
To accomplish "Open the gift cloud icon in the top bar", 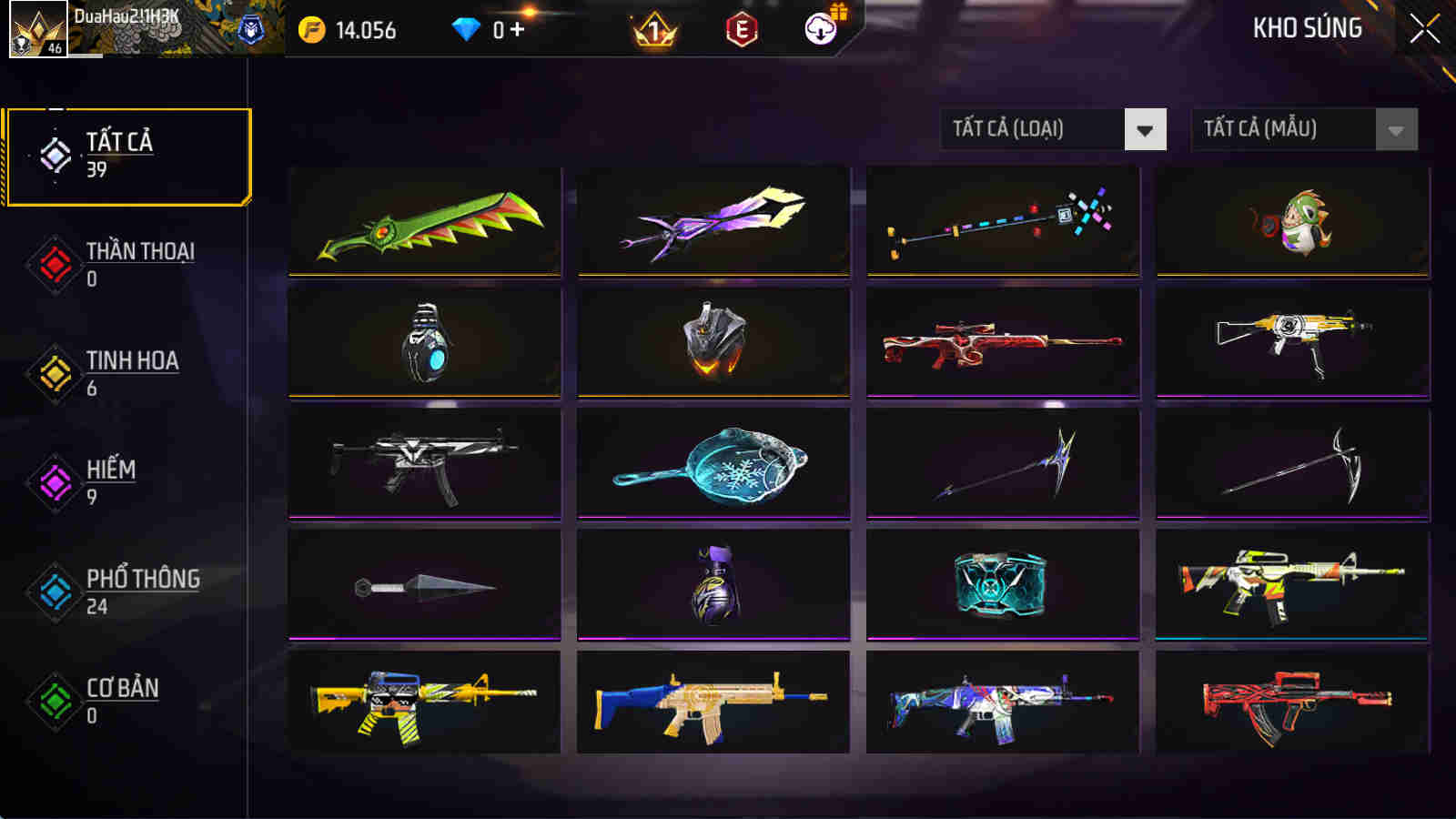I will 818,27.
